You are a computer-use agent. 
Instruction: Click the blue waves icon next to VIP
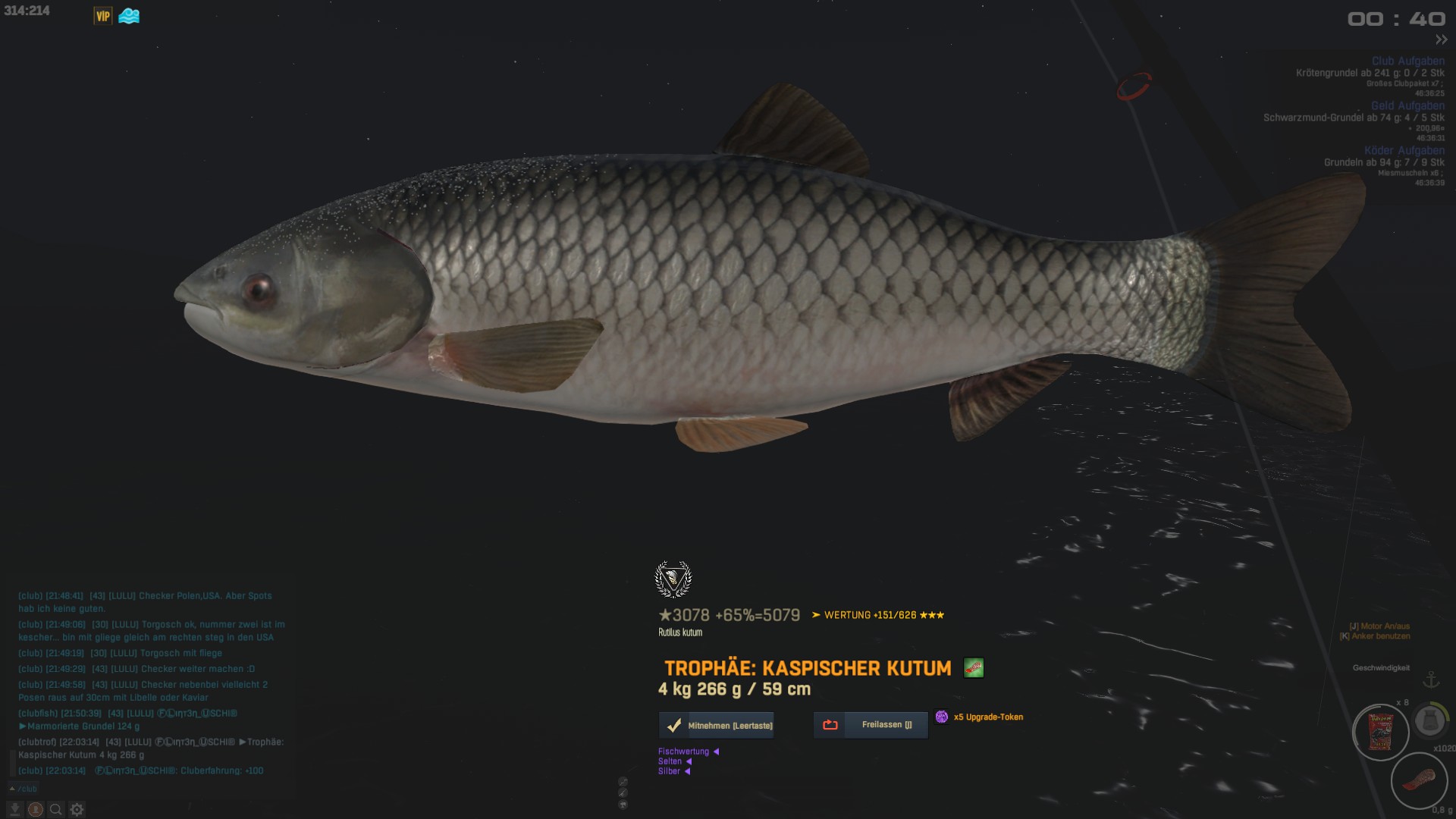click(x=129, y=16)
